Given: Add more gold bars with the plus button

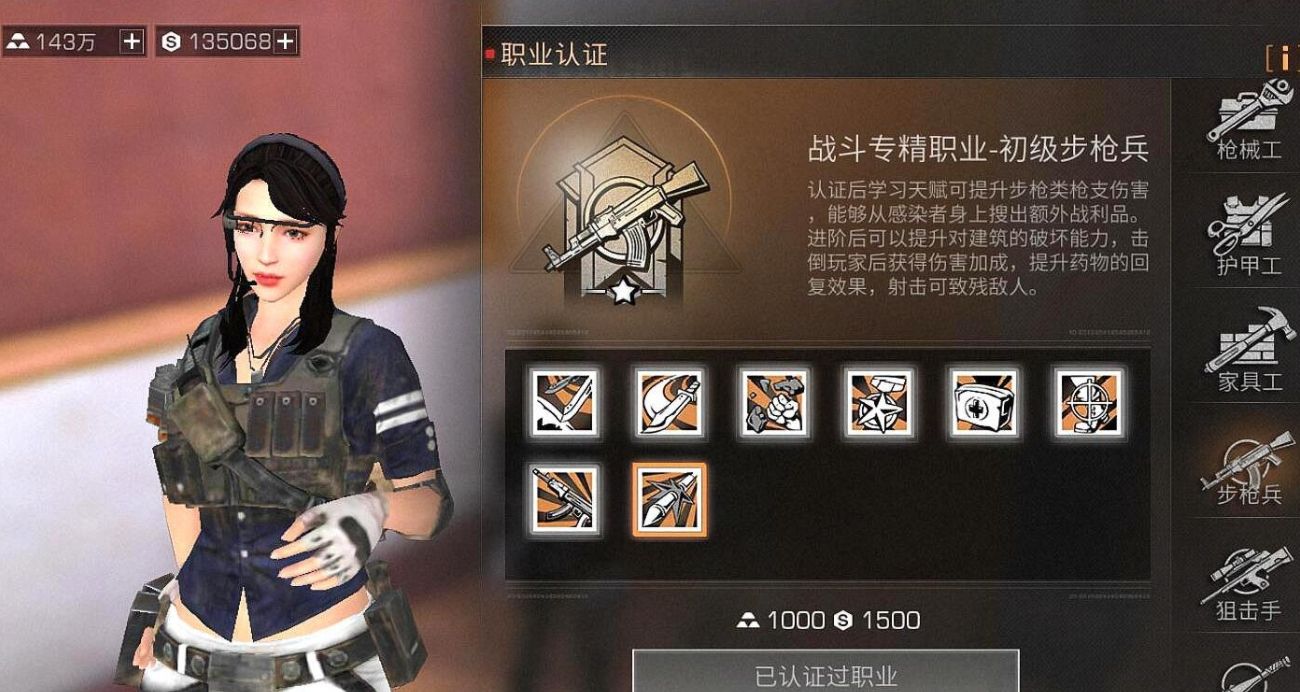Looking at the screenshot, I should 132,41.
